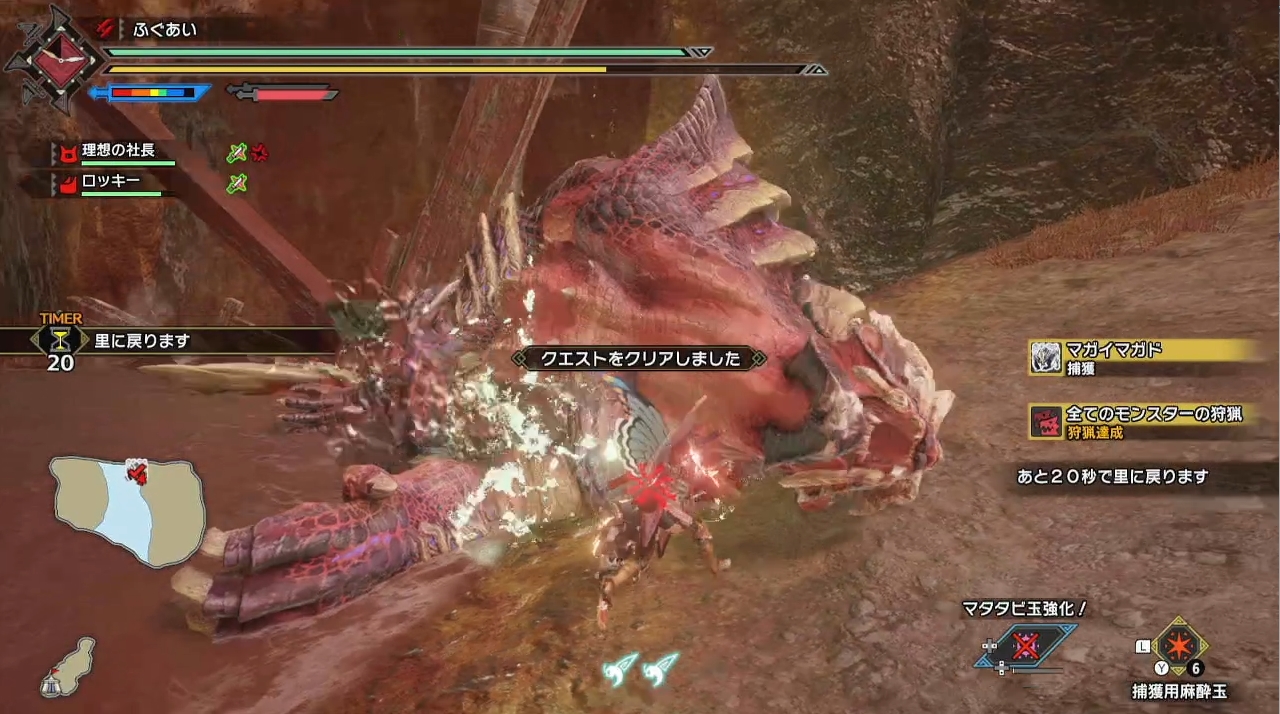Click the マガイマガド capture objective
Viewport: 1280px width, 714px height.
[1144, 357]
